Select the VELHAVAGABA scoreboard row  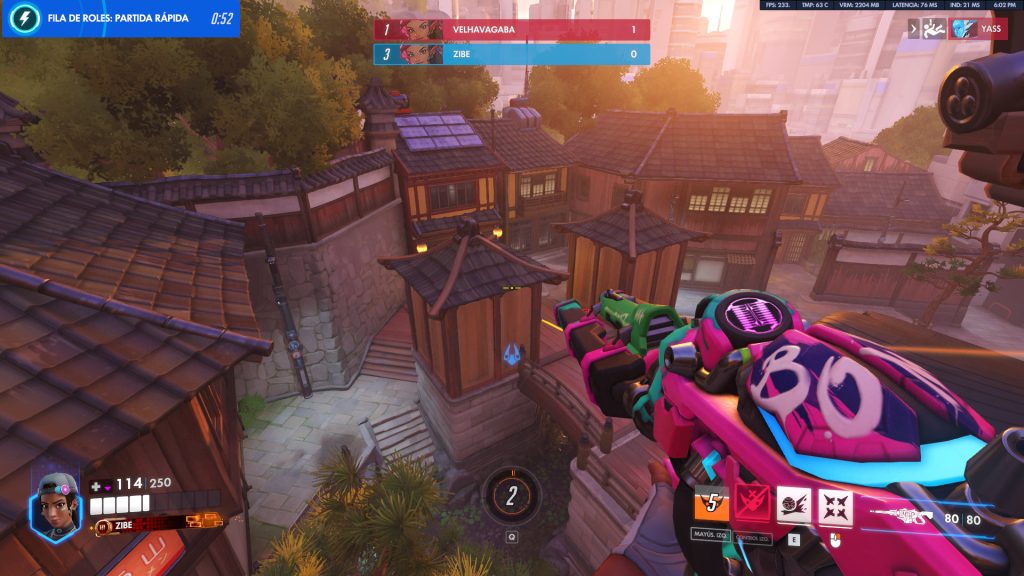[511, 30]
